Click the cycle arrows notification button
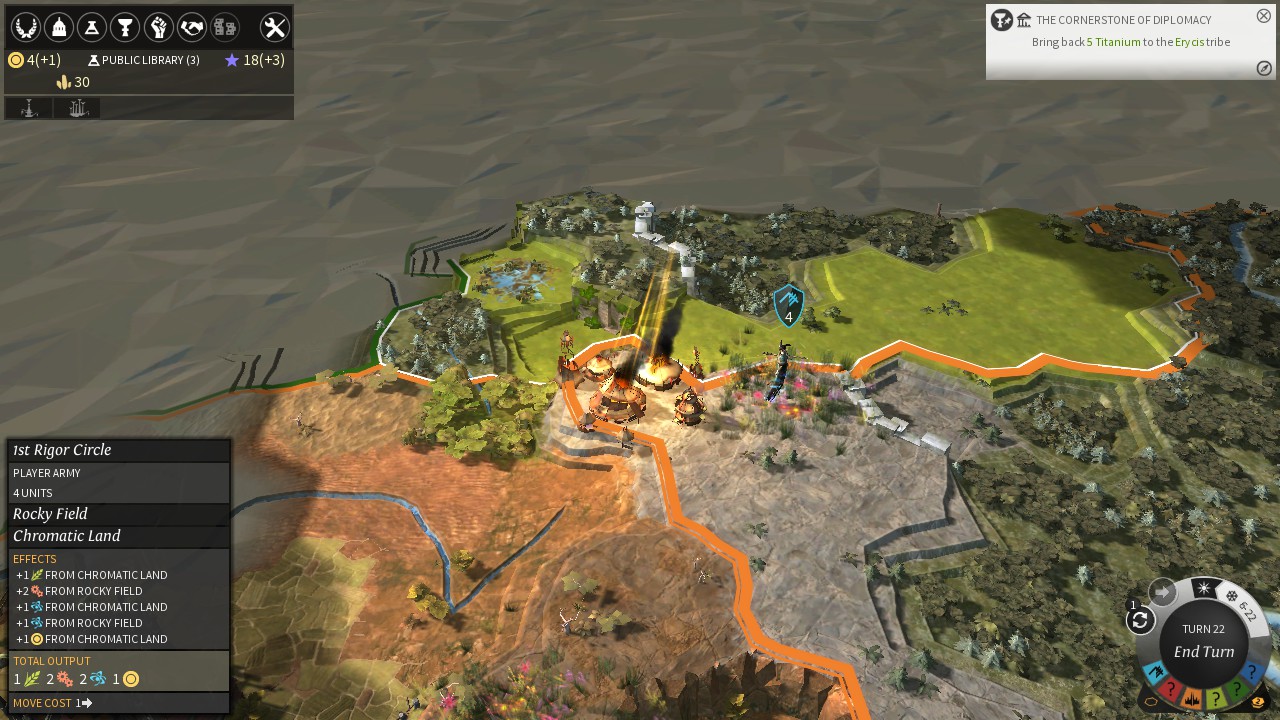The image size is (1280, 720). click(1140, 621)
